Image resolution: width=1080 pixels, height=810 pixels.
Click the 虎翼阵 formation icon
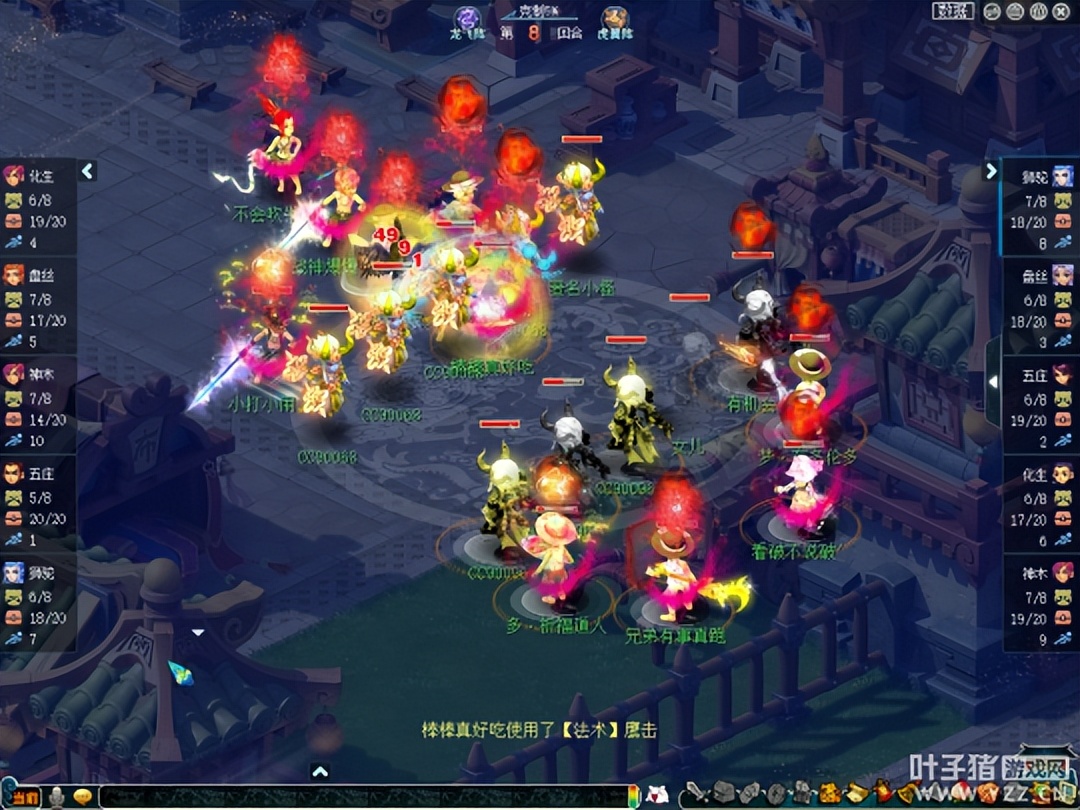pyautogui.click(x=615, y=18)
